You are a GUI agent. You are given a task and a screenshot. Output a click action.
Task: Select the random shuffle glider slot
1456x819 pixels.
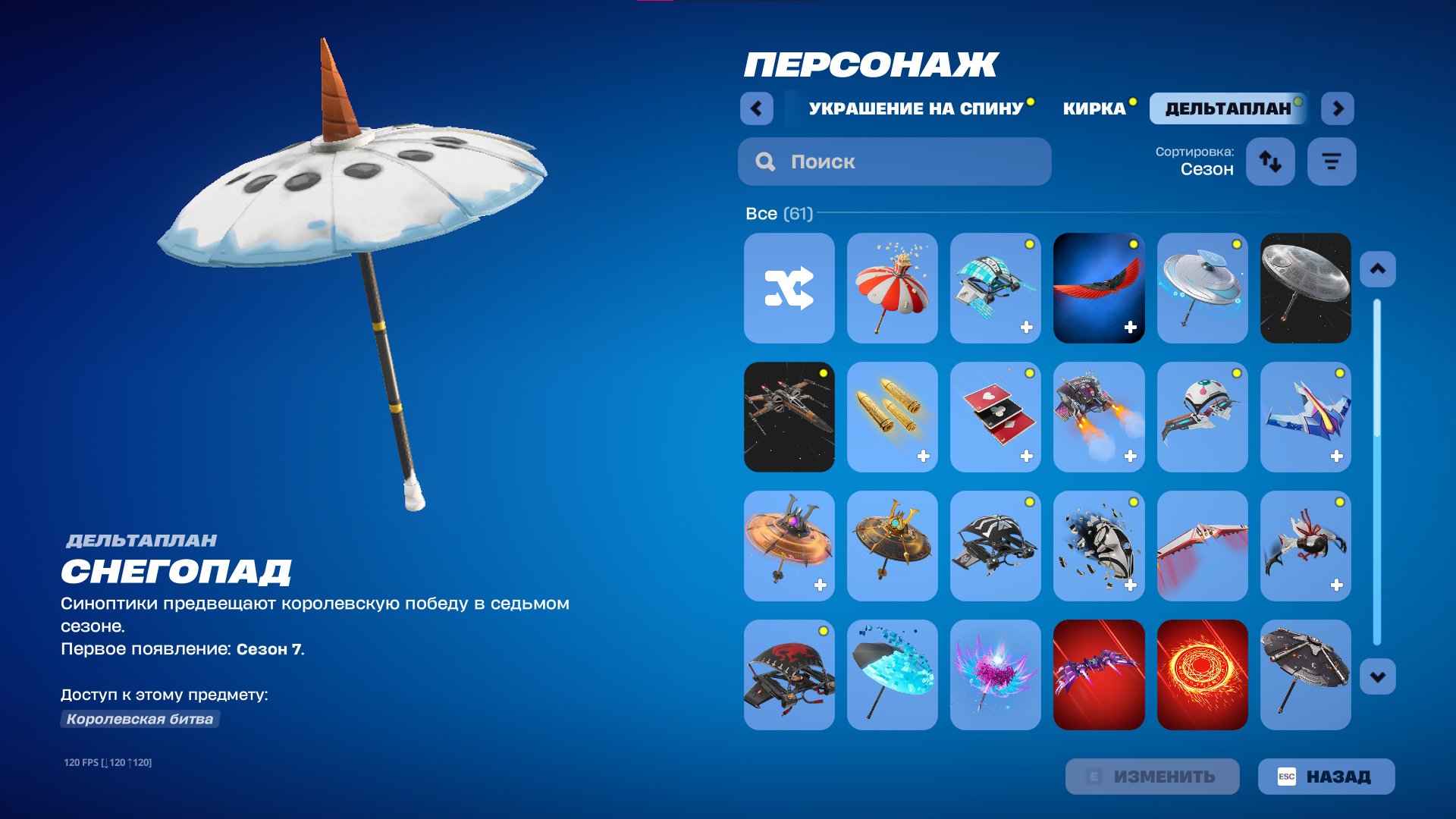pyautogui.click(x=789, y=288)
